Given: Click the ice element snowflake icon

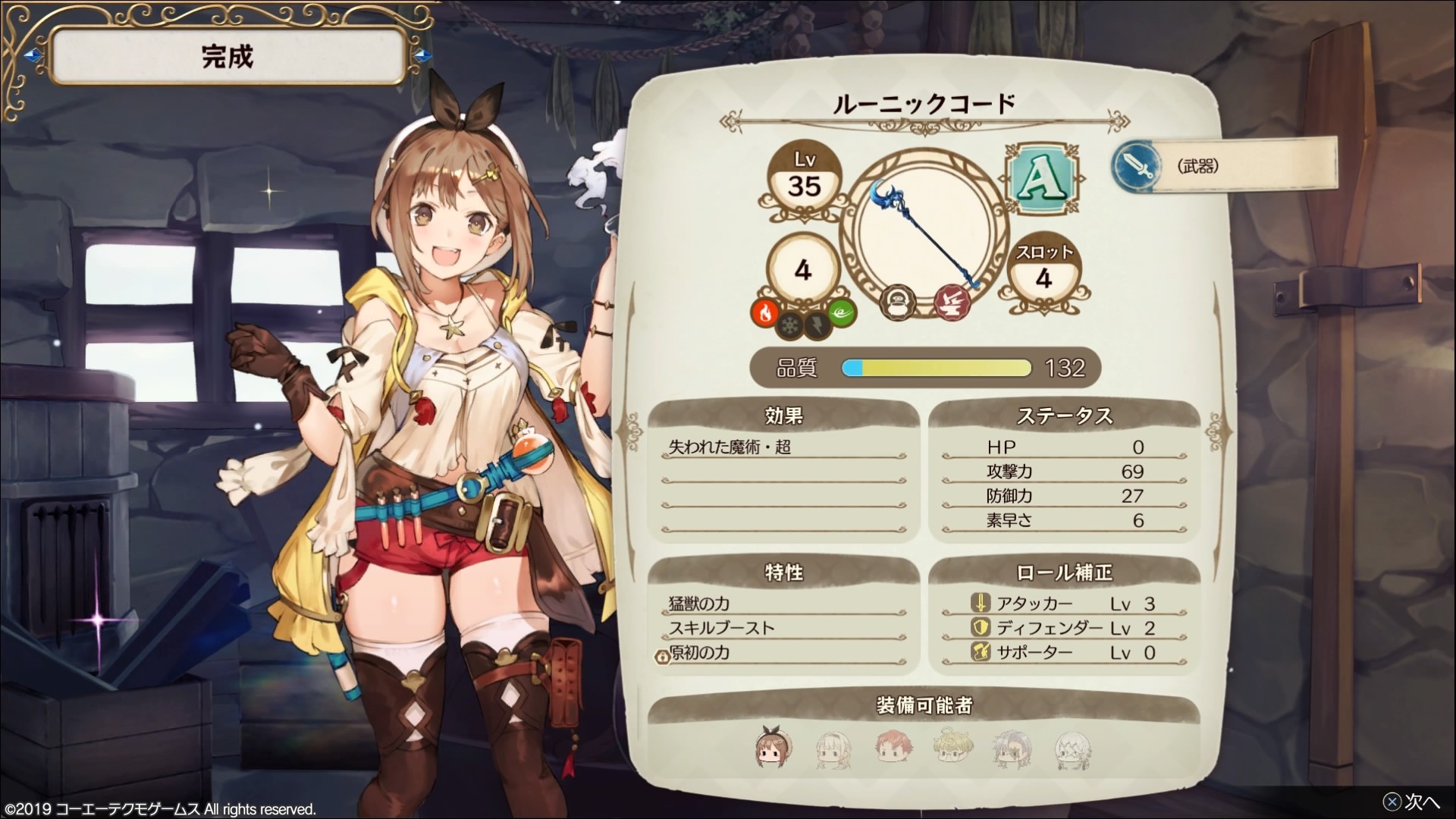Looking at the screenshot, I should (789, 326).
